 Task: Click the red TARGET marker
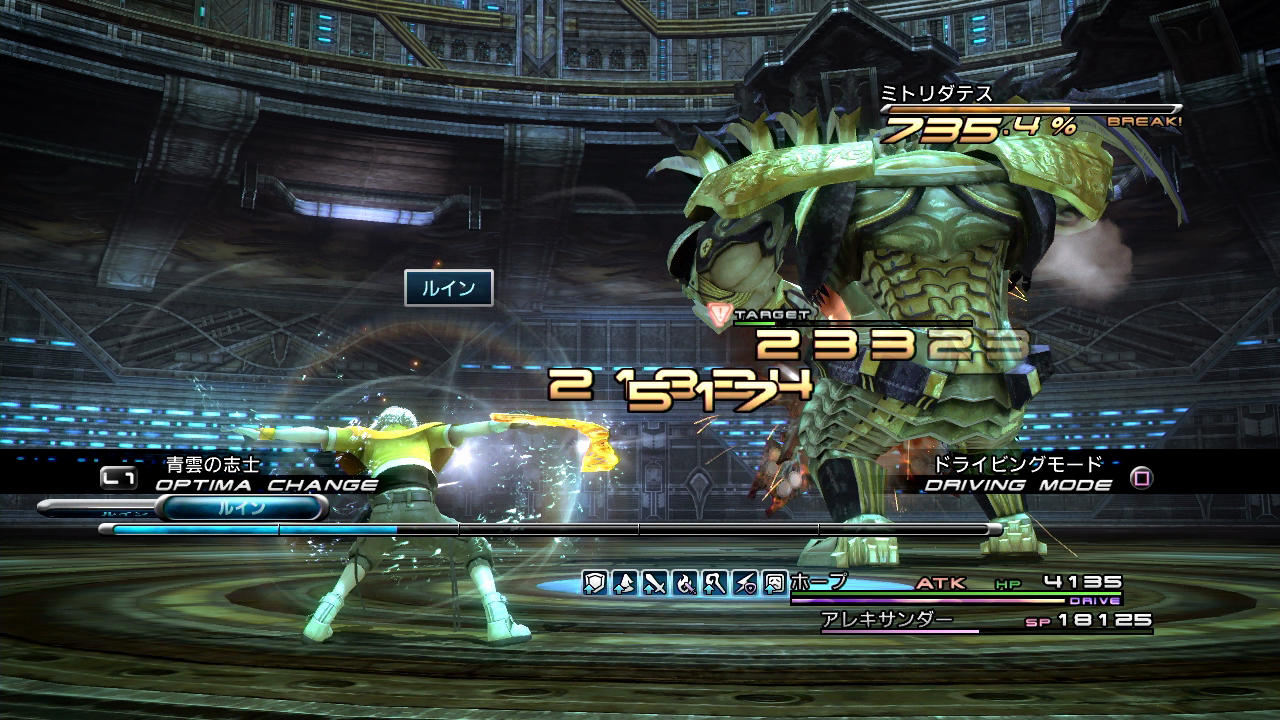pyautogui.click(x=717, y=316)
